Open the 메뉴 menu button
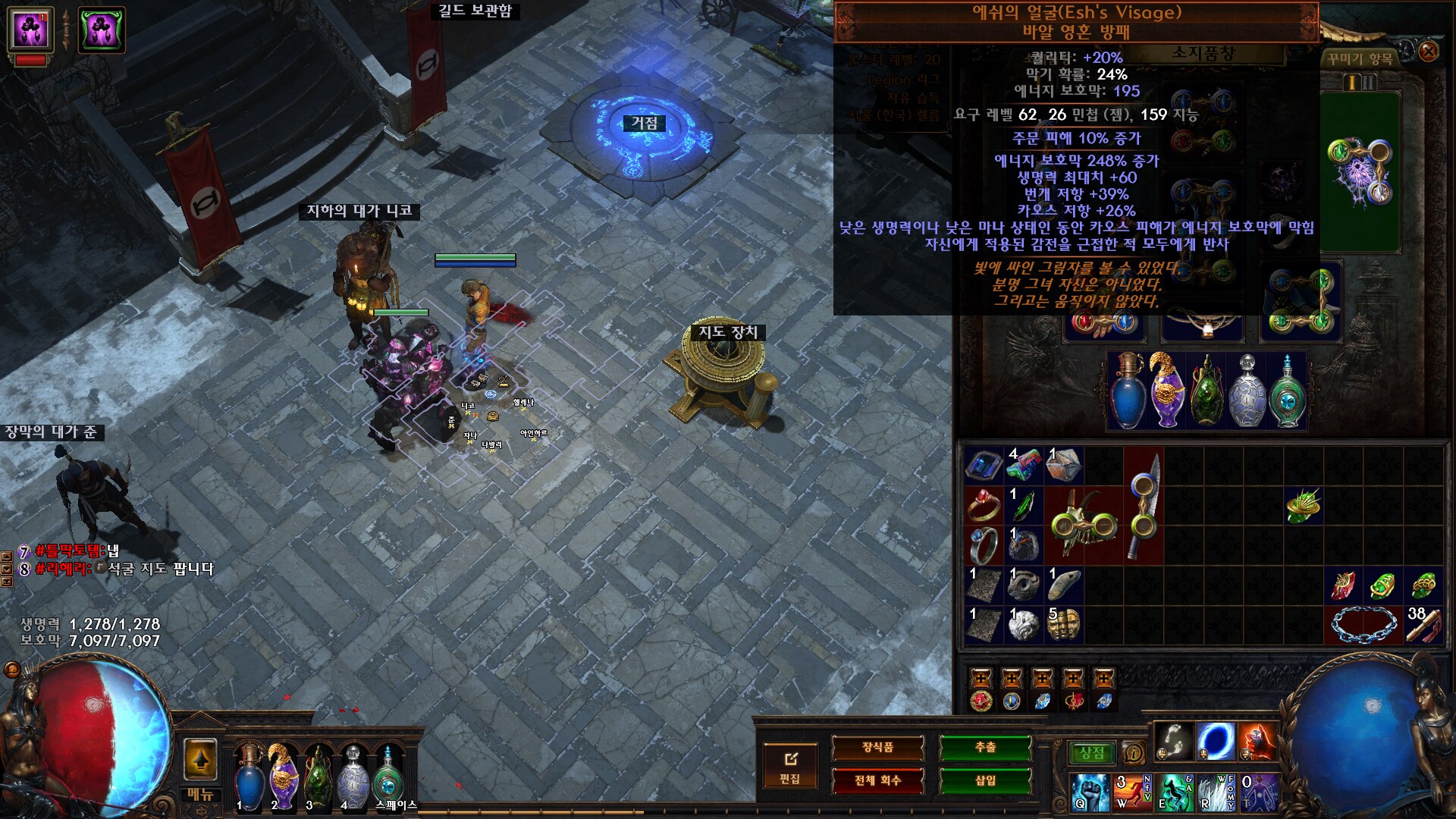The width and height of the screenshot is (1456, 819). (200, 794)
